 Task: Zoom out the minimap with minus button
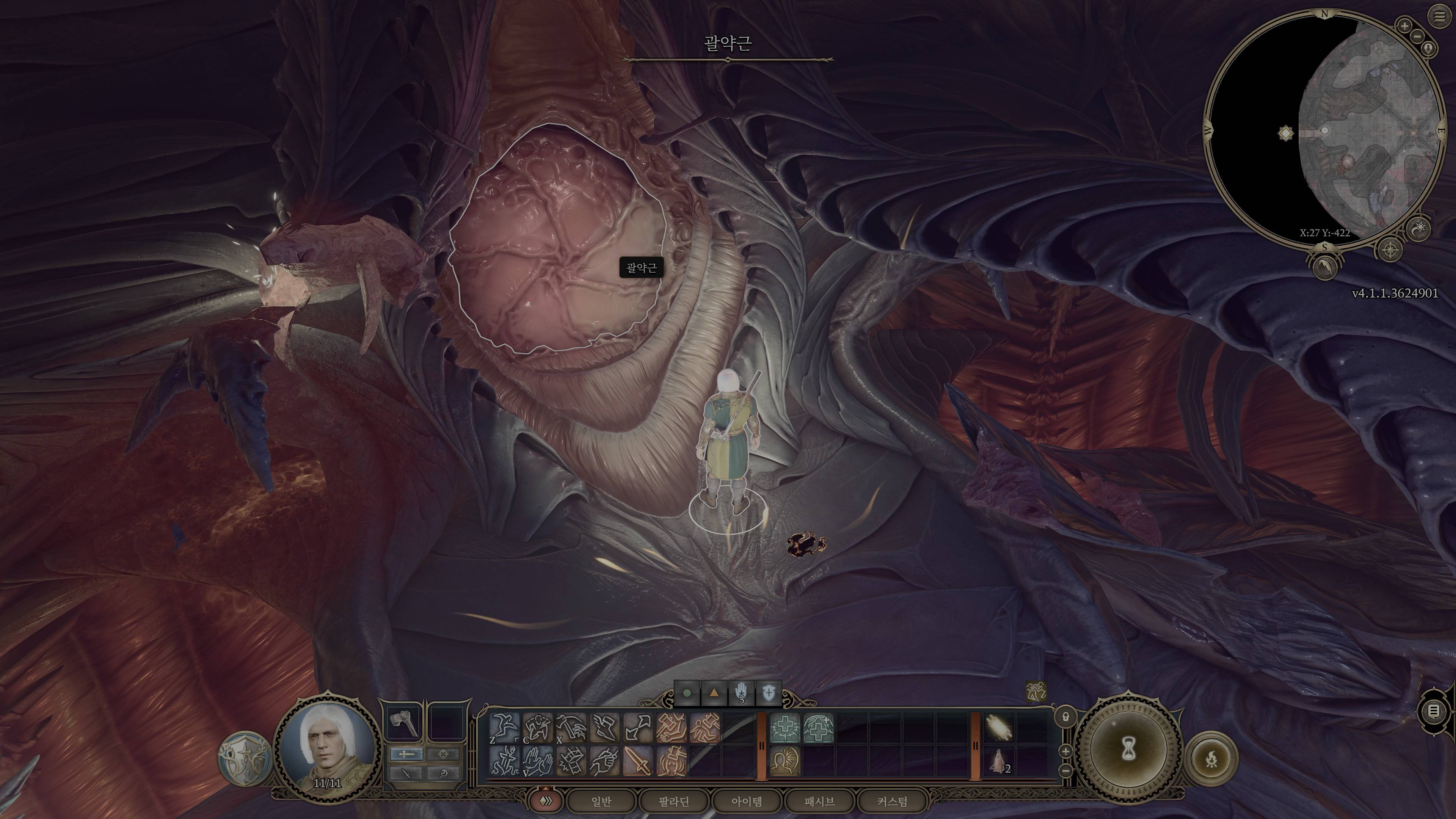click(x=1418, y=37)
